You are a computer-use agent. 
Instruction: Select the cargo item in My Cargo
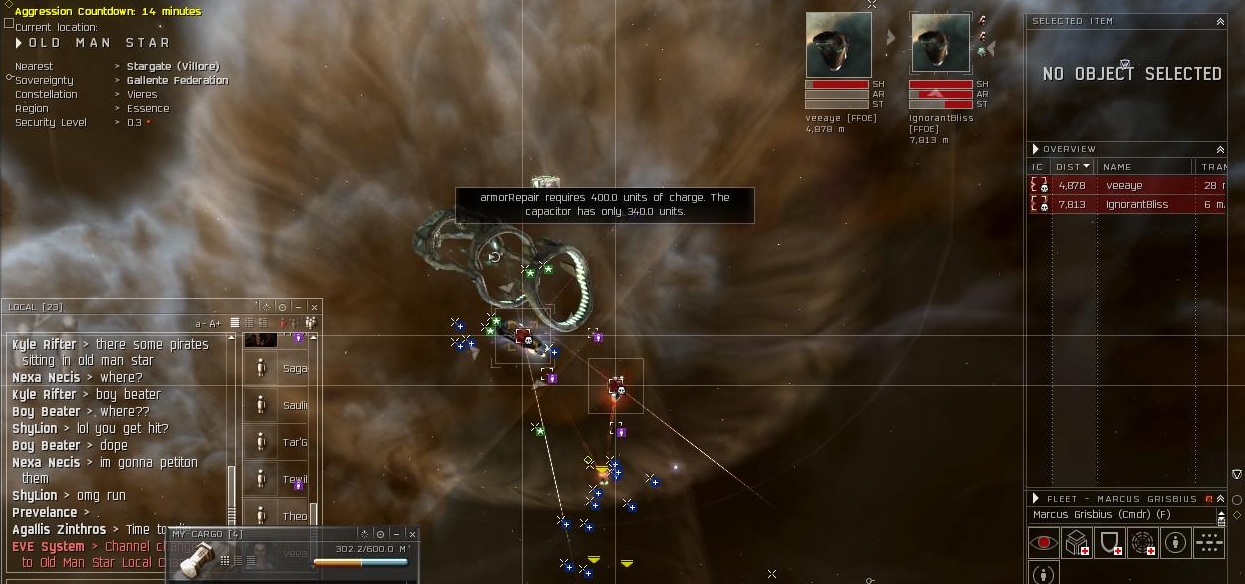[193, 558]
